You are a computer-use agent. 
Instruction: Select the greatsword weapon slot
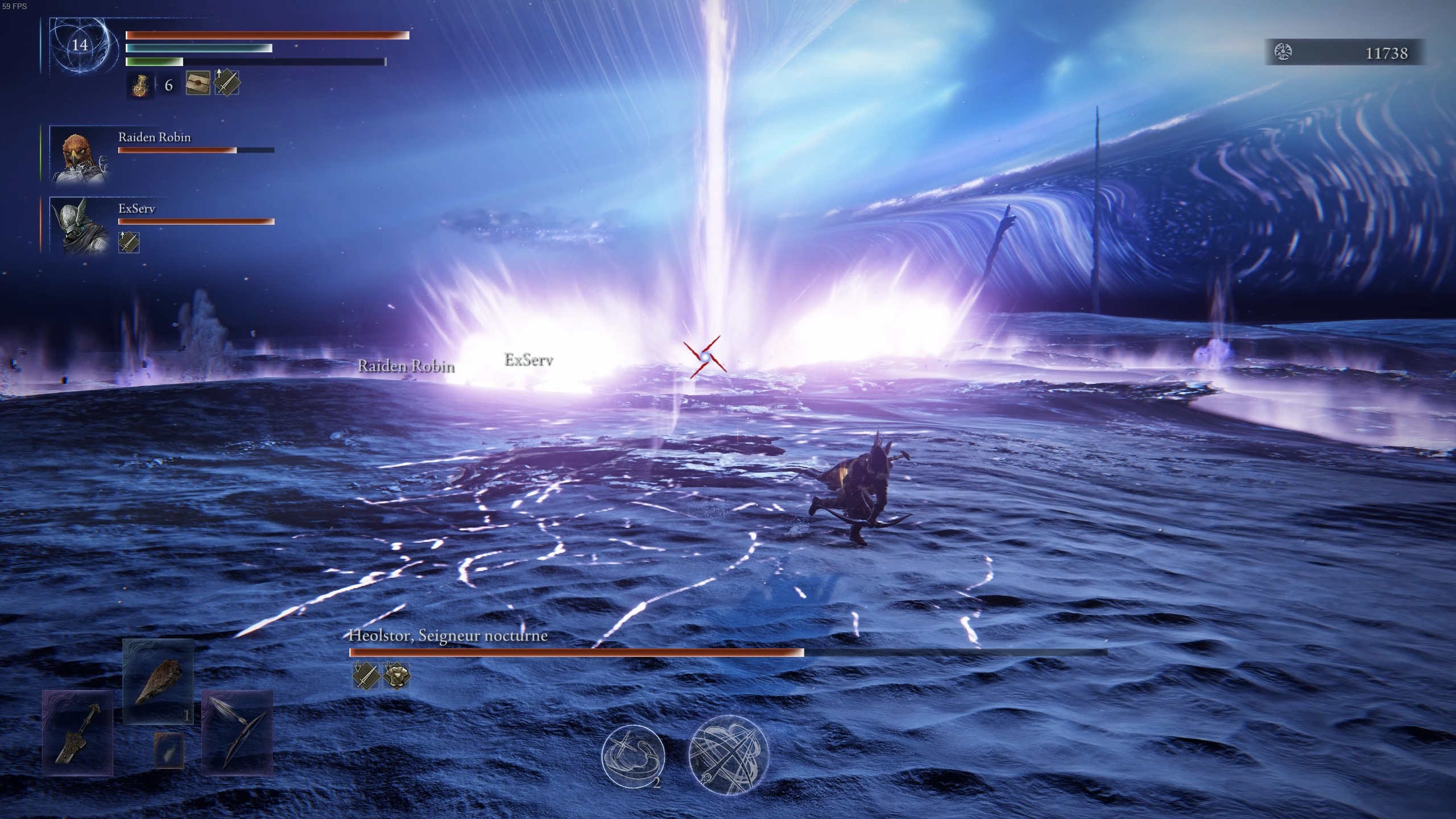pos(78,733)
